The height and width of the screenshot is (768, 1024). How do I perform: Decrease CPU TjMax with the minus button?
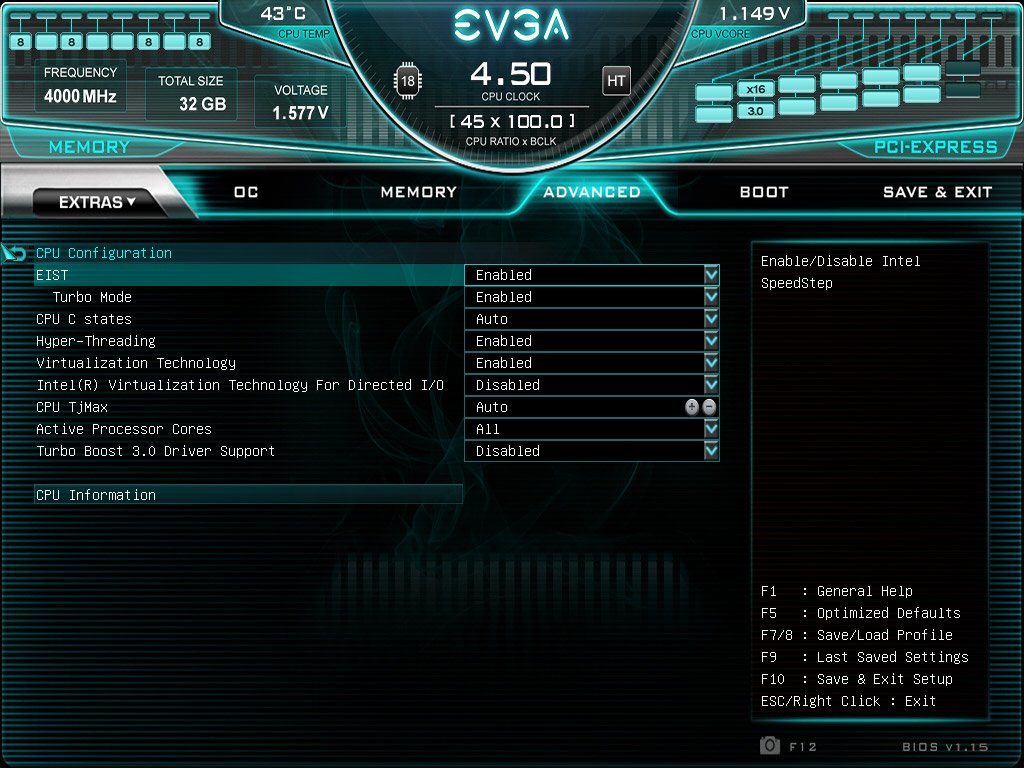tap(709, 407)
